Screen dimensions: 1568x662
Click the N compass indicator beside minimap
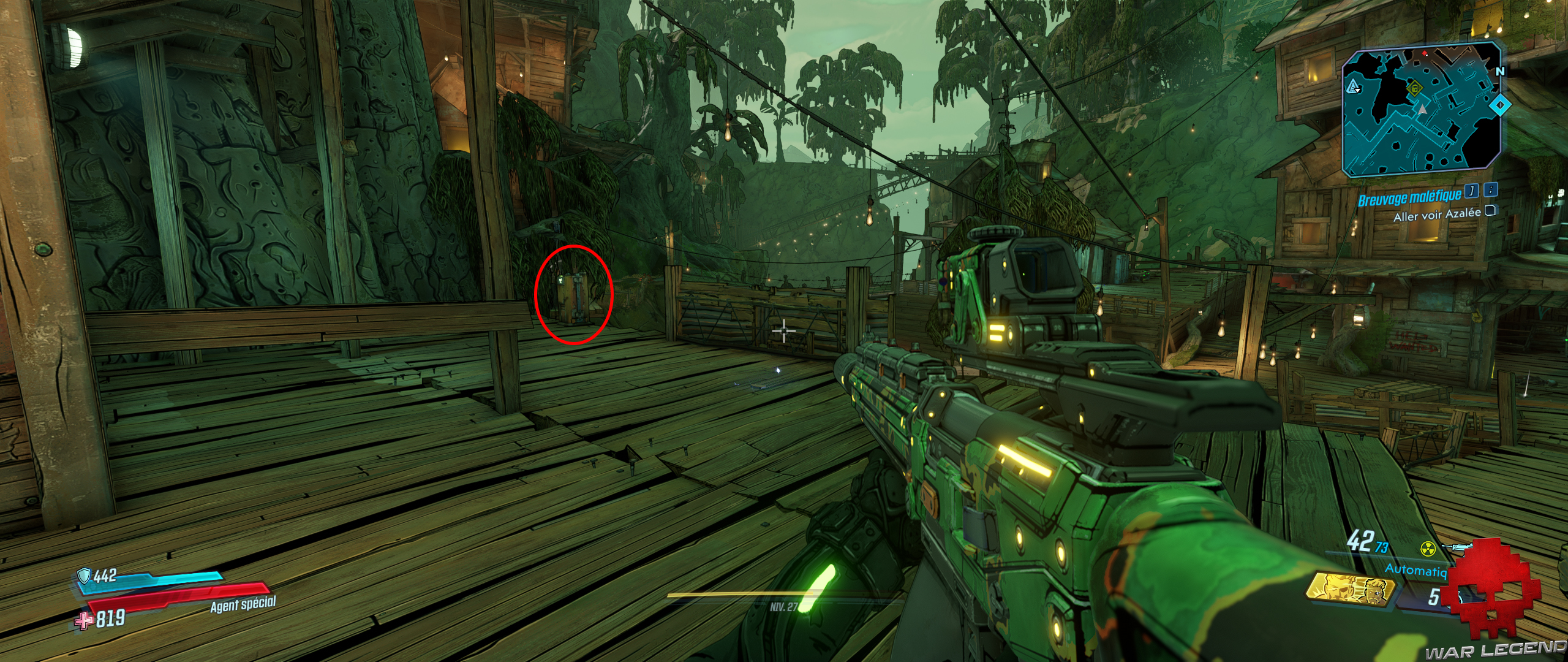tap(1501, 72)
